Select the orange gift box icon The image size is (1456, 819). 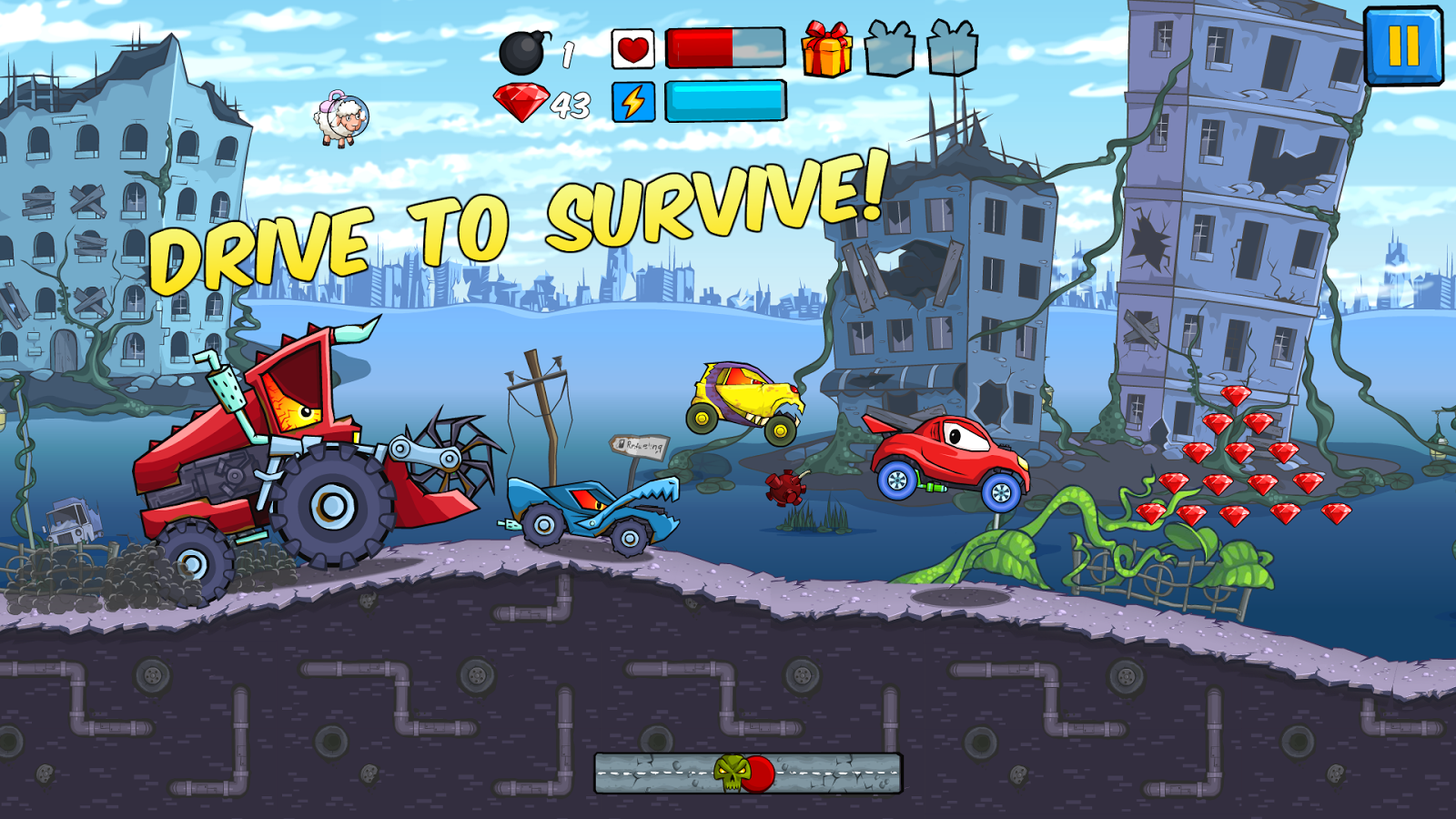click(x=826, y=49)
